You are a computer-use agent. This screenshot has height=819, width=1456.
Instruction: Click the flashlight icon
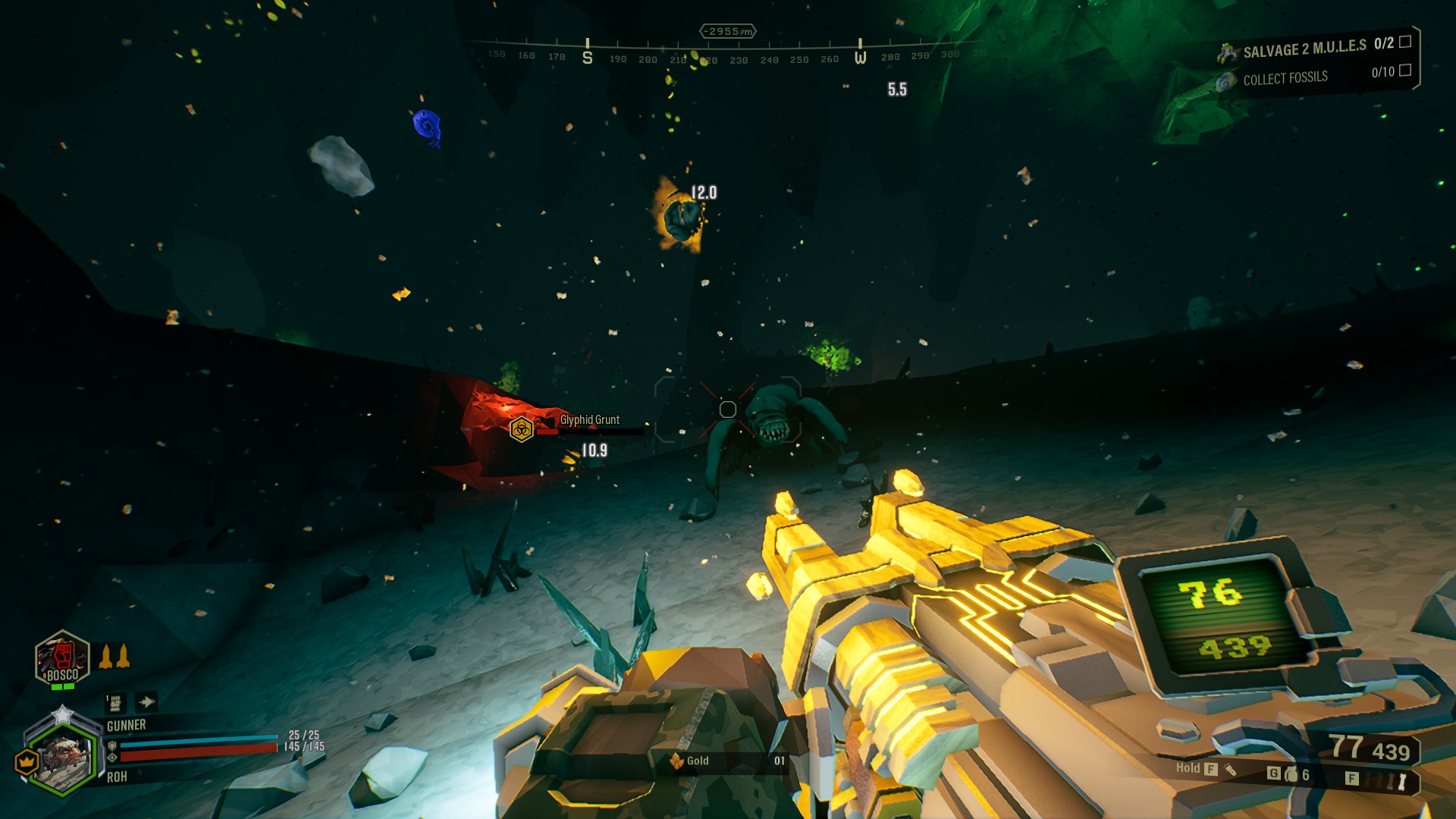point(1230,770)
